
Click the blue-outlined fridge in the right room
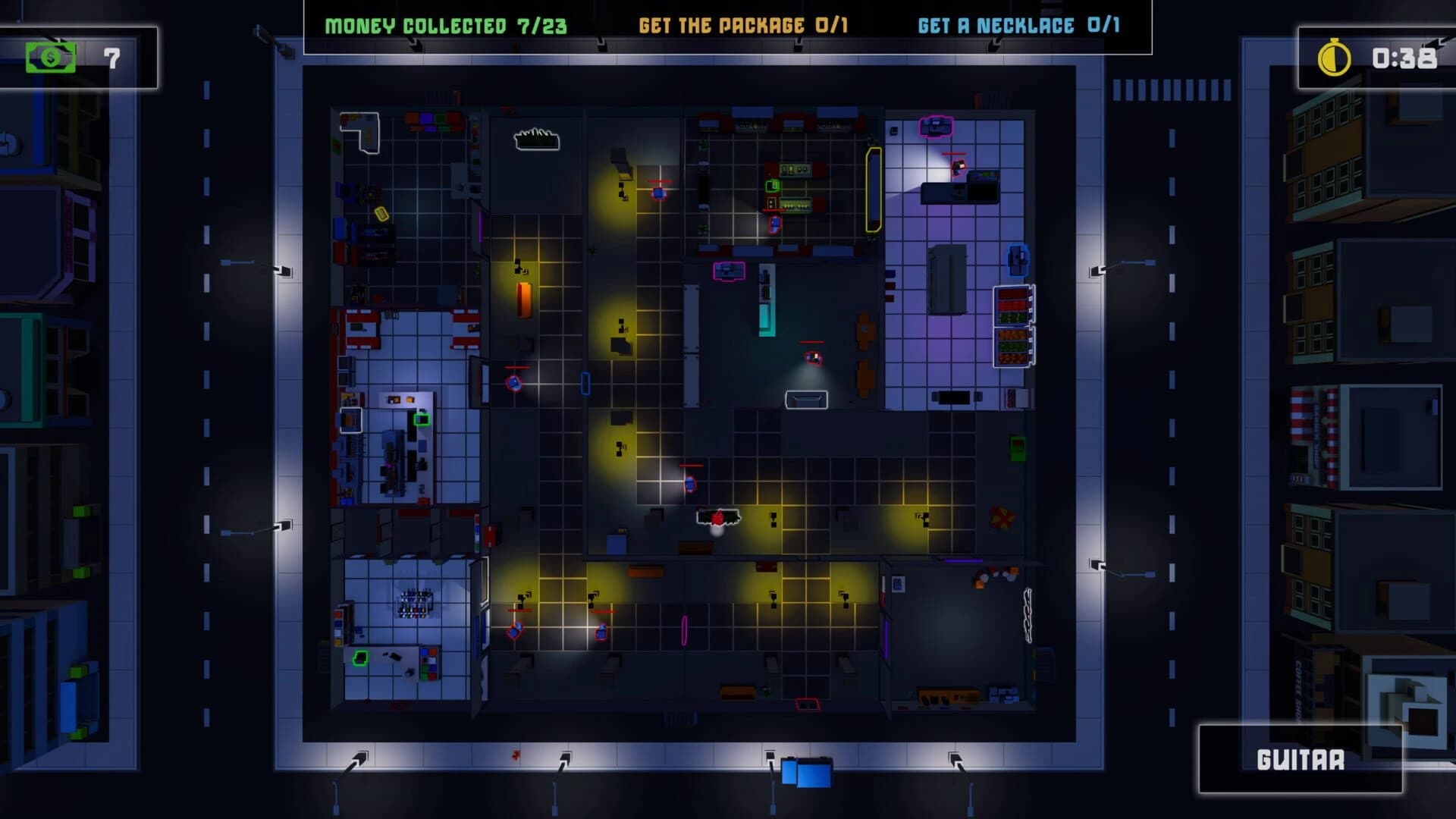(1018, 259)
